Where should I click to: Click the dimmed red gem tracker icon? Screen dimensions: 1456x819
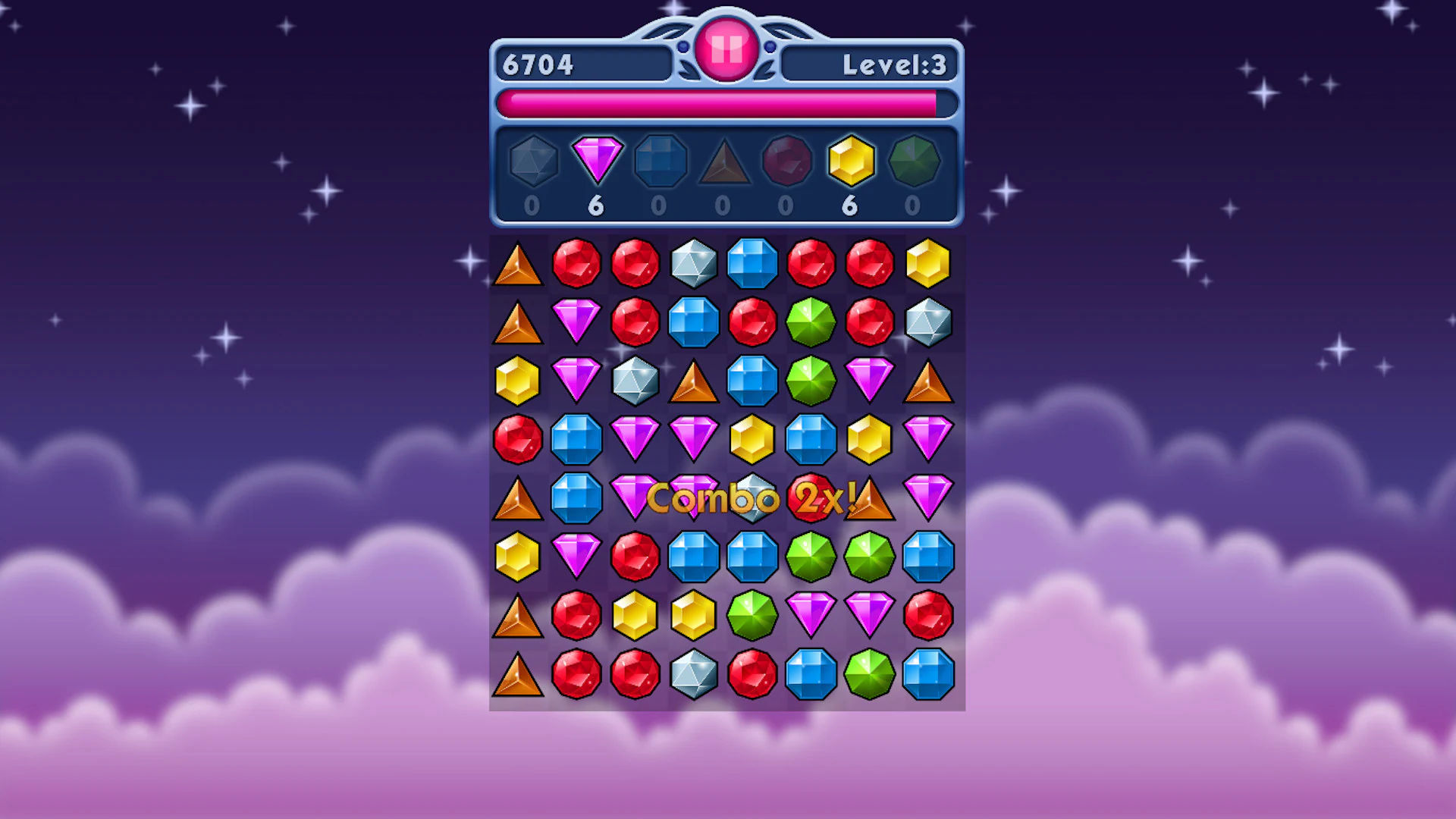[x=786, y=161]
